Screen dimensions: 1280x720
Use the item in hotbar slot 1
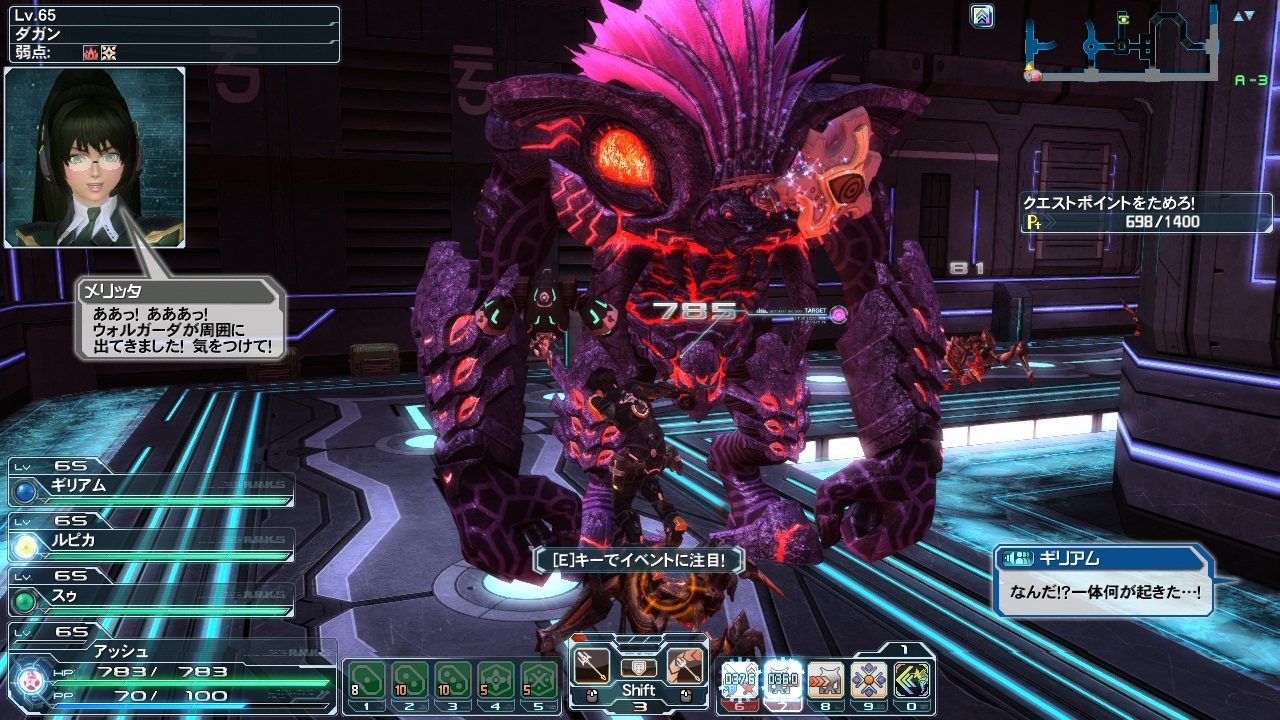367,680
